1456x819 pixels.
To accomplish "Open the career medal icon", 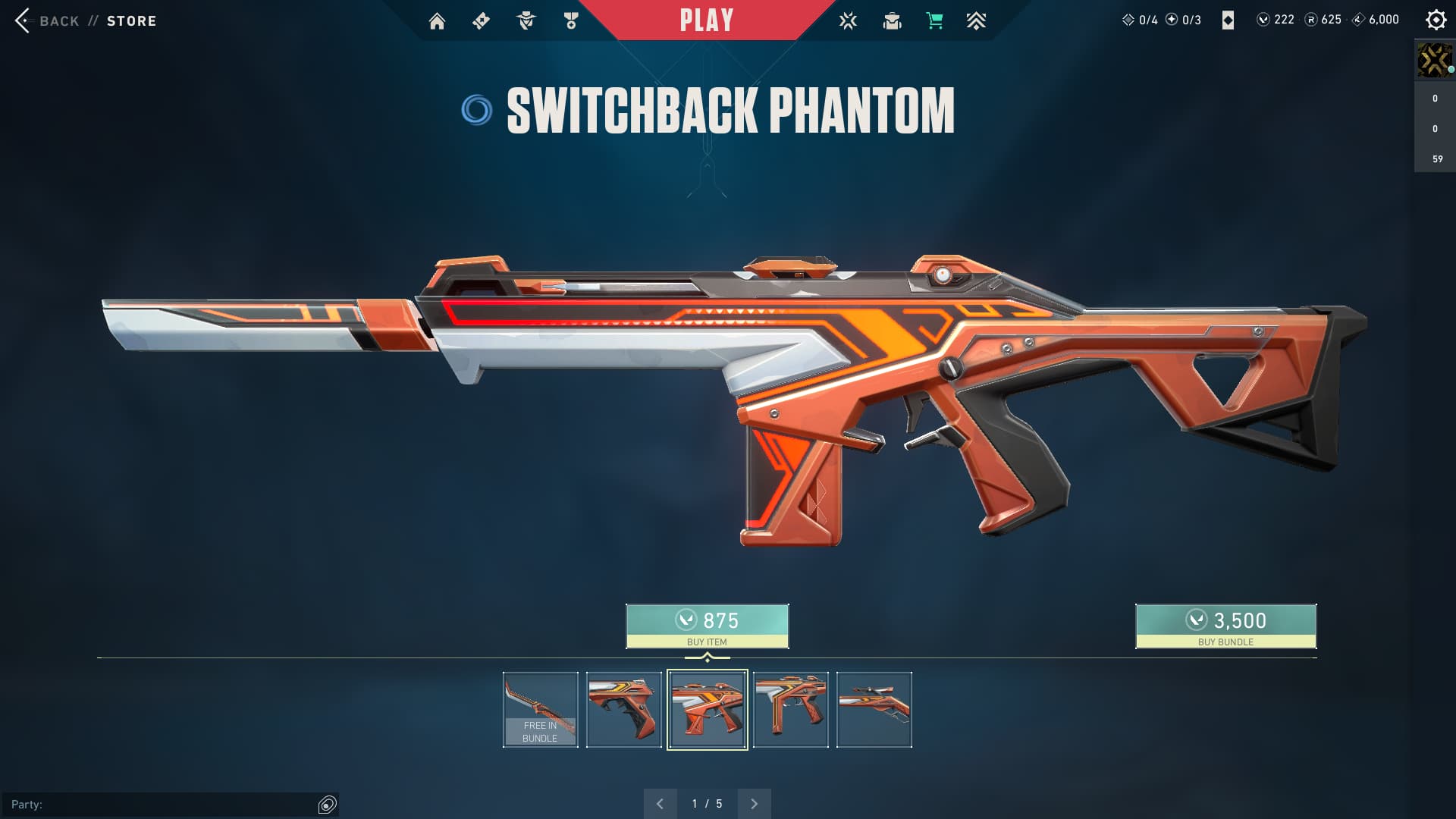I will [571, 21].
